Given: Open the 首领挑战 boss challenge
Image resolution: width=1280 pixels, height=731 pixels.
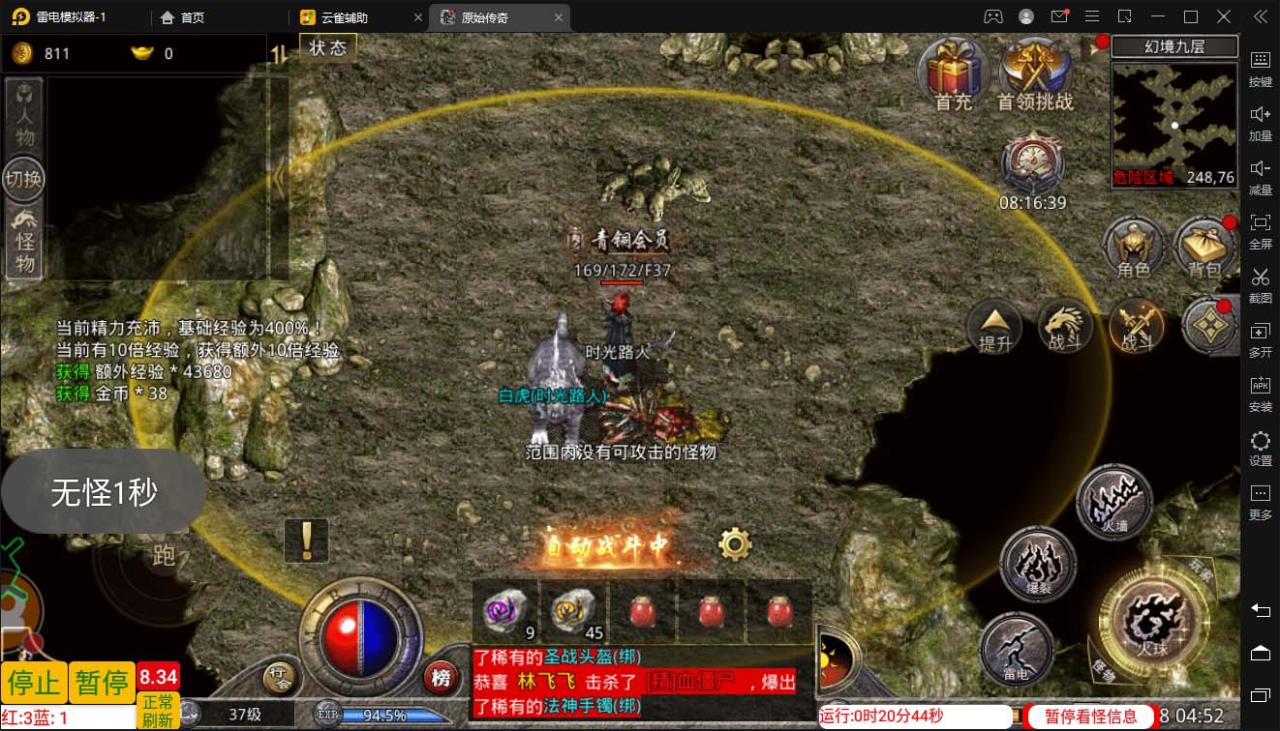Looking at the screenshot, I should point(1036,70).
